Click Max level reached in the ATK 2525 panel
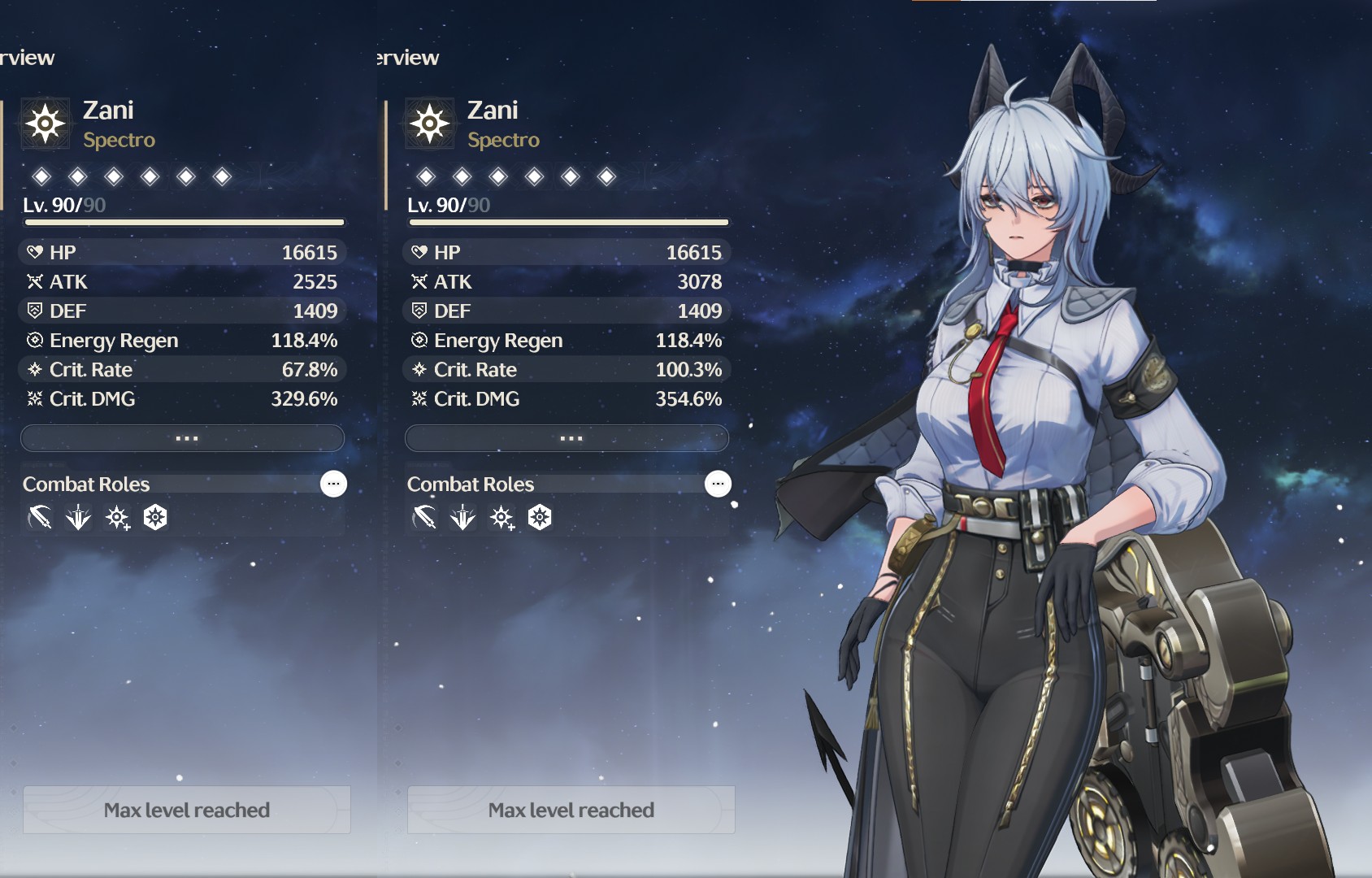1372x878 pixels. [x=187, y=810]
